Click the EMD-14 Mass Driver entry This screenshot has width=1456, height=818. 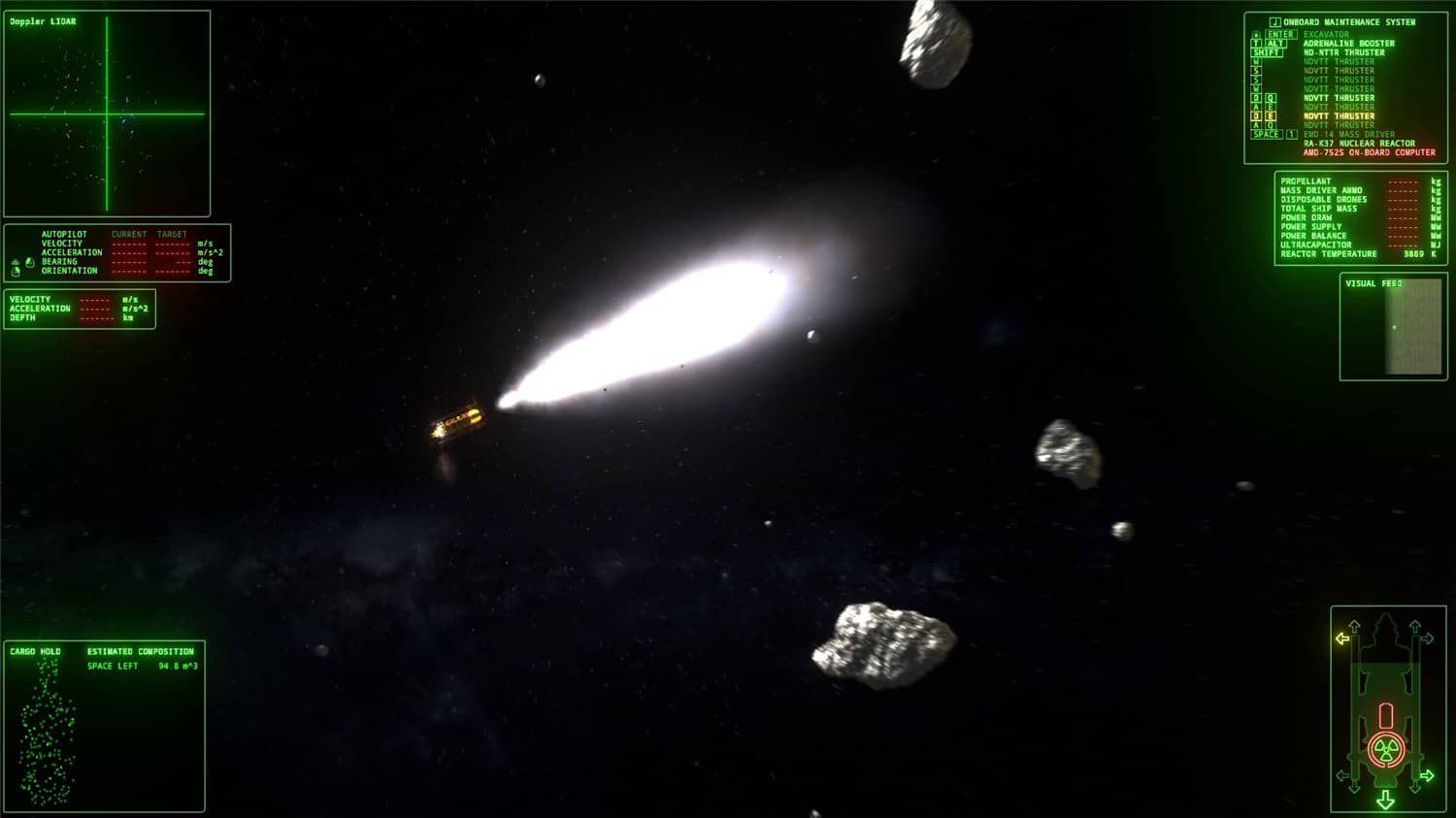point(1349,133)
